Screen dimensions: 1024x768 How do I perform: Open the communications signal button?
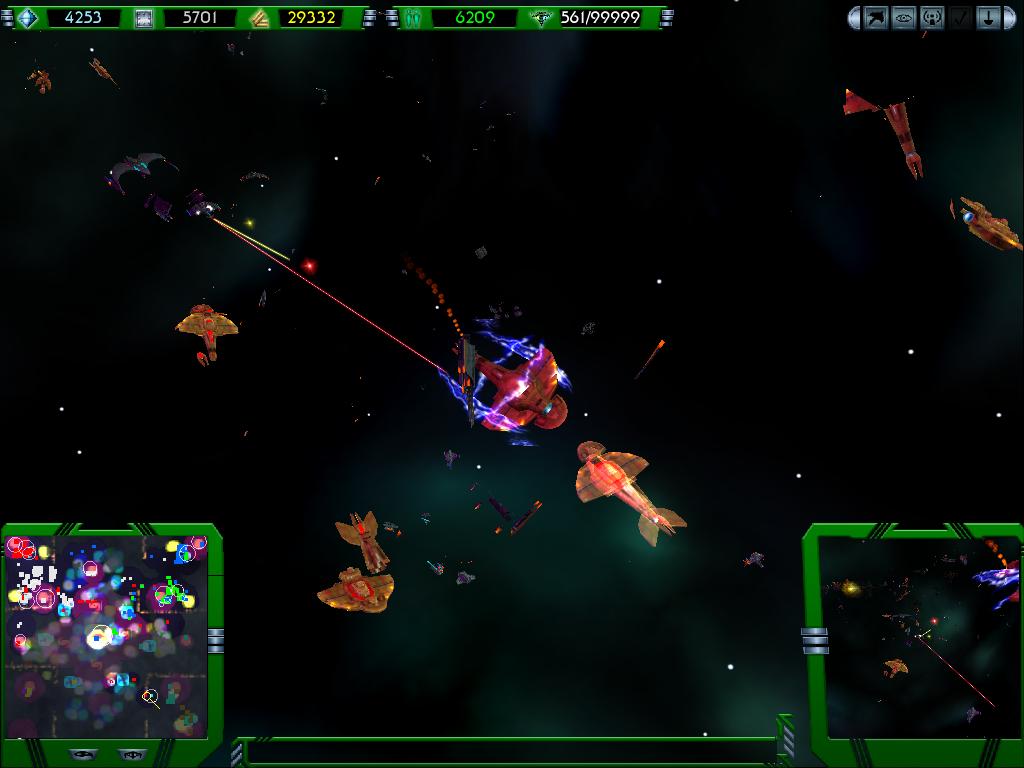coord(932,18)
